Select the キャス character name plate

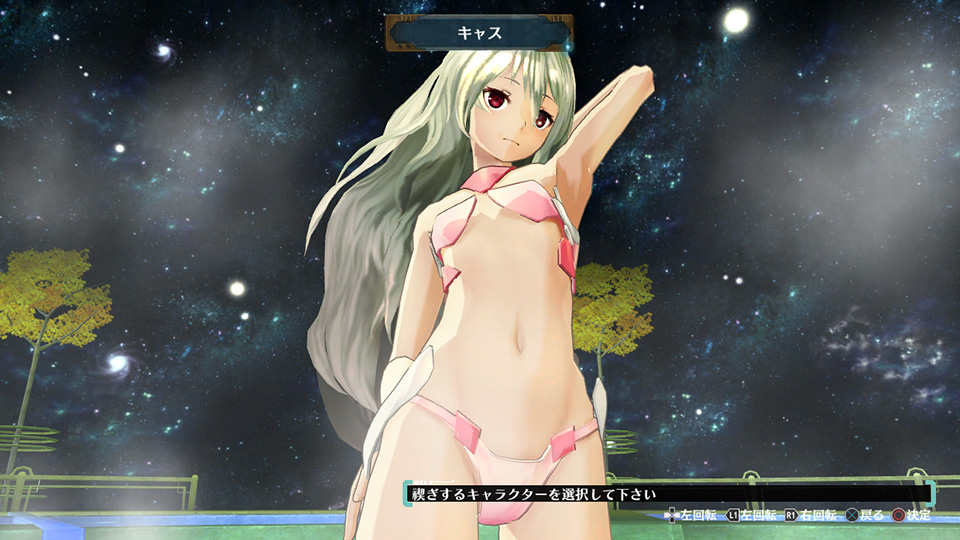479,33
